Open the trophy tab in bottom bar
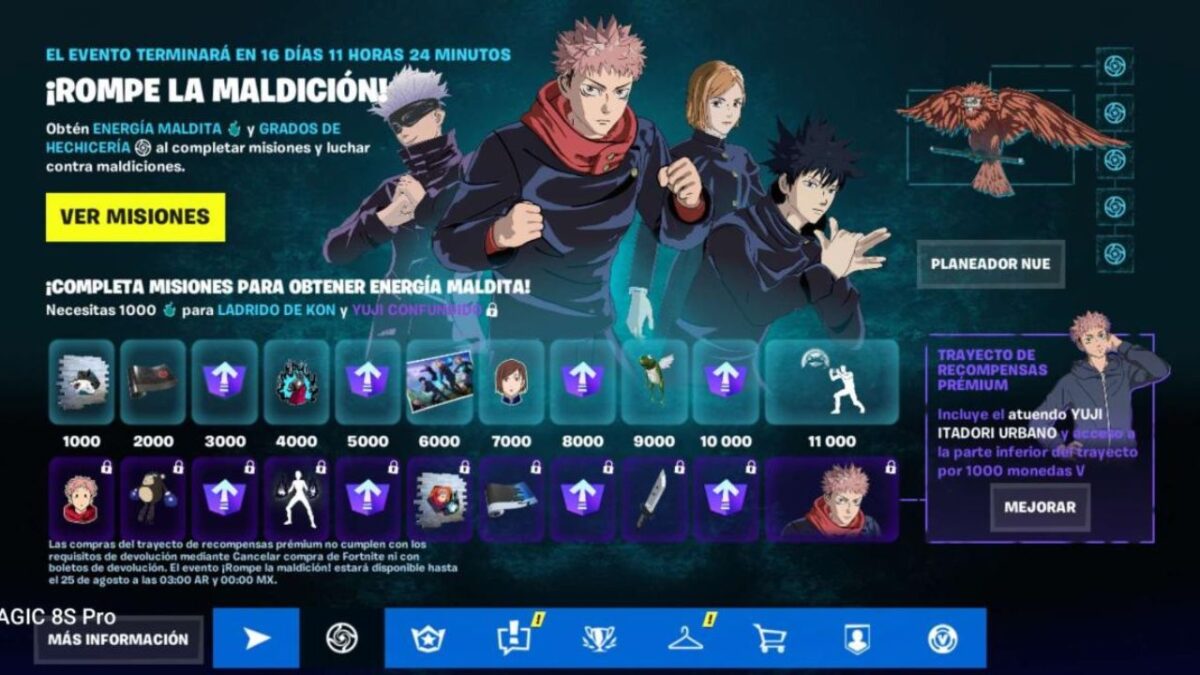 (599, 638)
